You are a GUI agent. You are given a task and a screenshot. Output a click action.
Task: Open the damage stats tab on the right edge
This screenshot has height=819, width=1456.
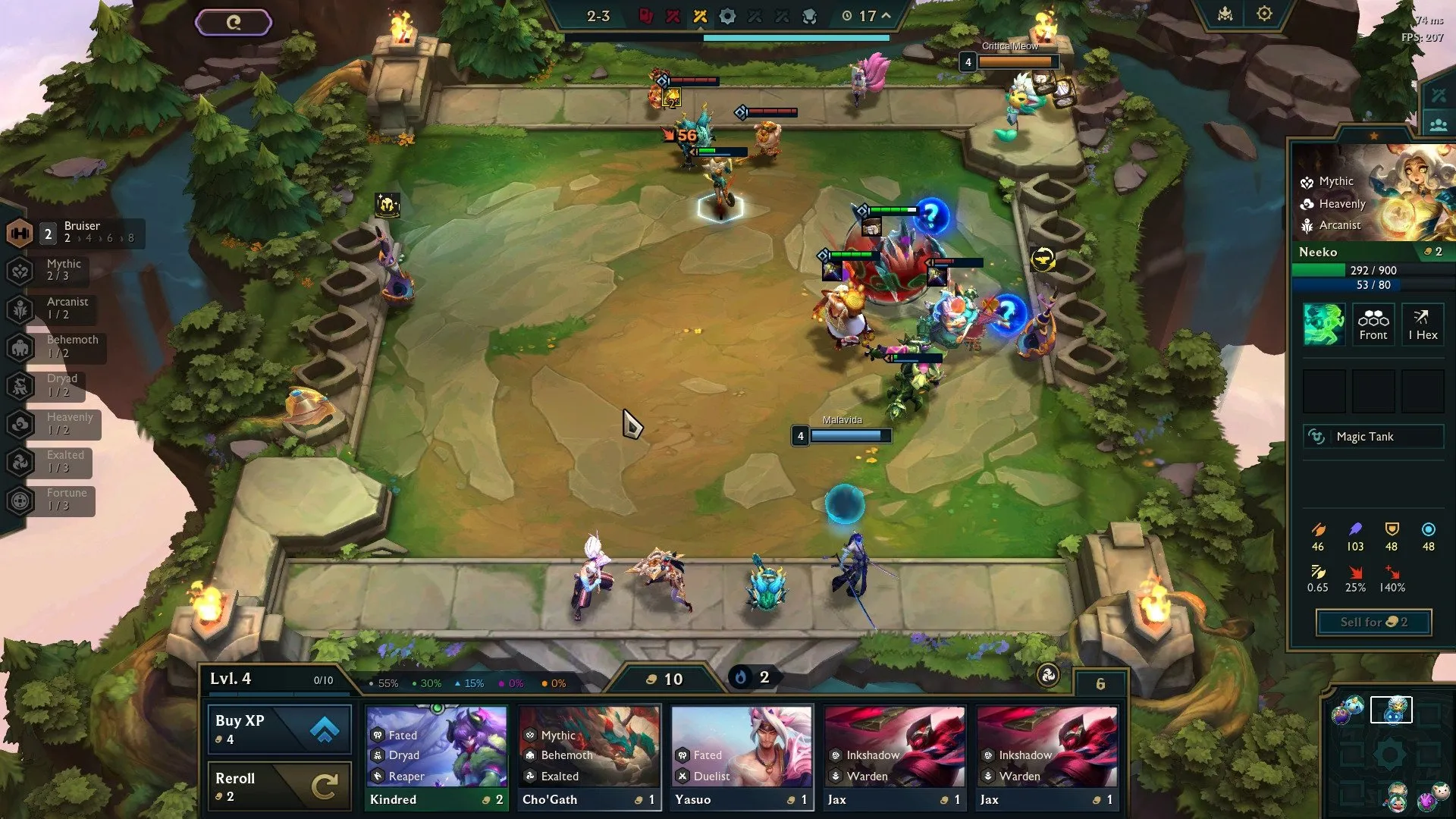point(1437,95)
